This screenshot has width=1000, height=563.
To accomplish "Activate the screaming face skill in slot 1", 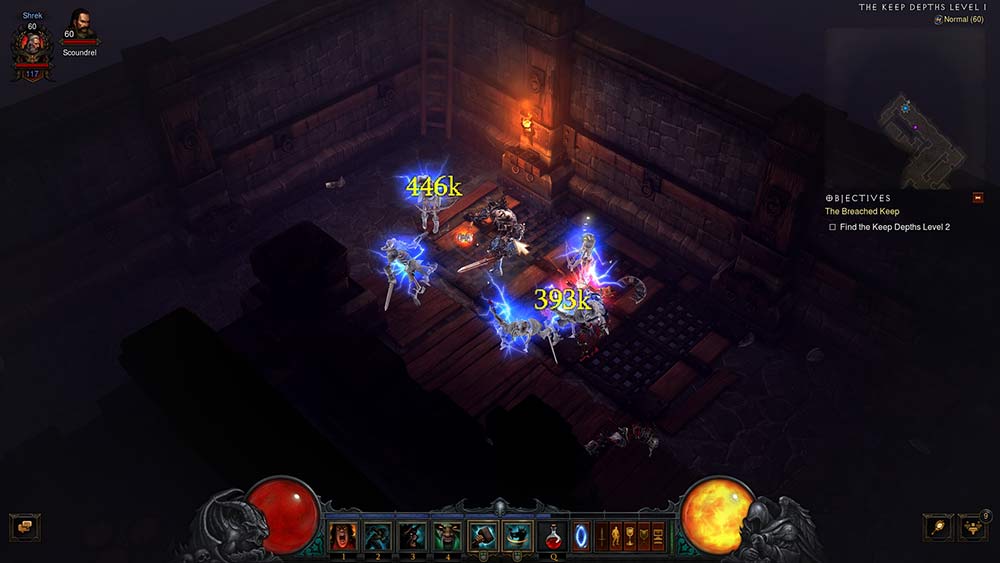I will coord(343,536).
